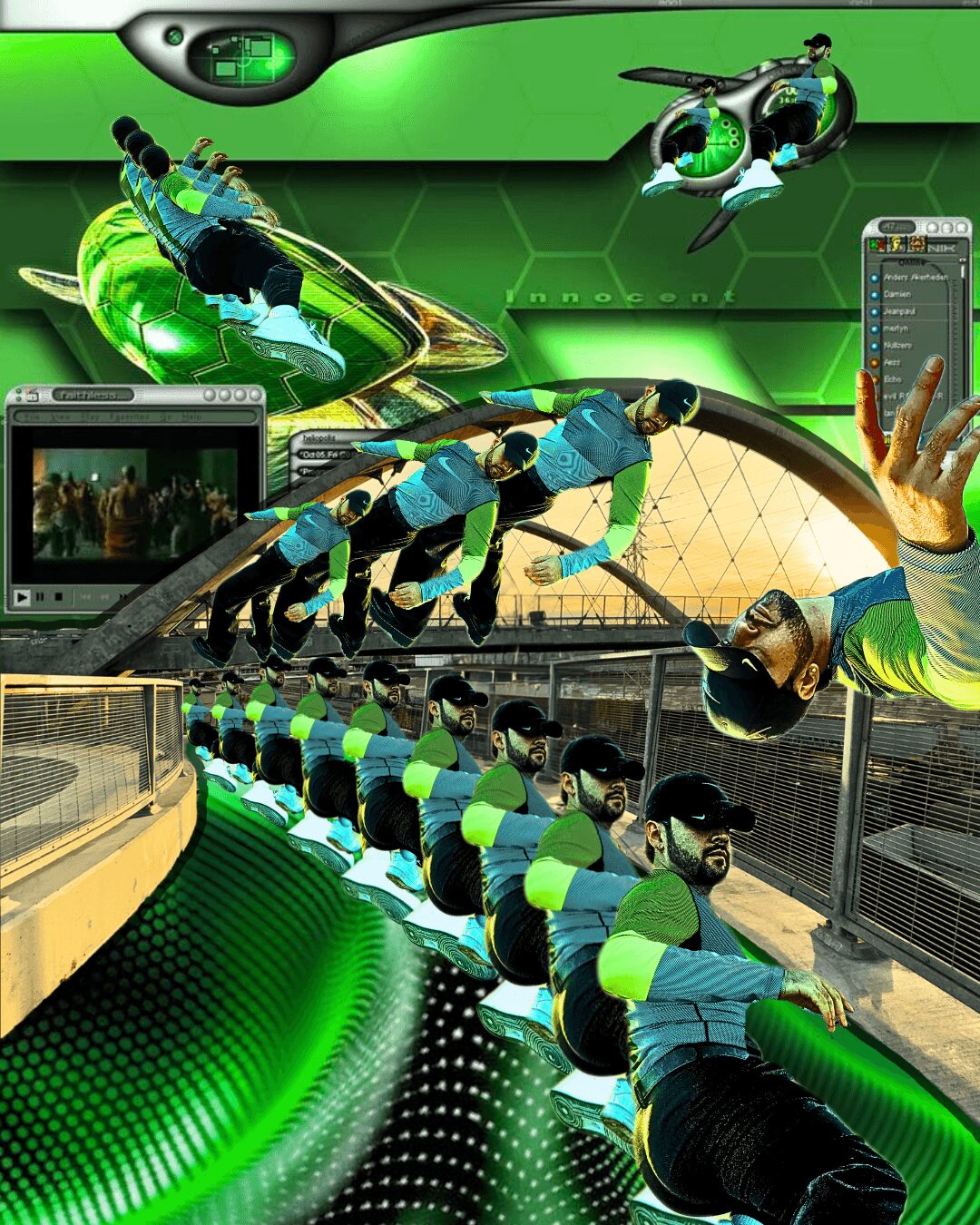Select the Aezz contact with orange status
Image resolution: width=980 pixels, height=1225 pixels.
click(x=892, y=362)
